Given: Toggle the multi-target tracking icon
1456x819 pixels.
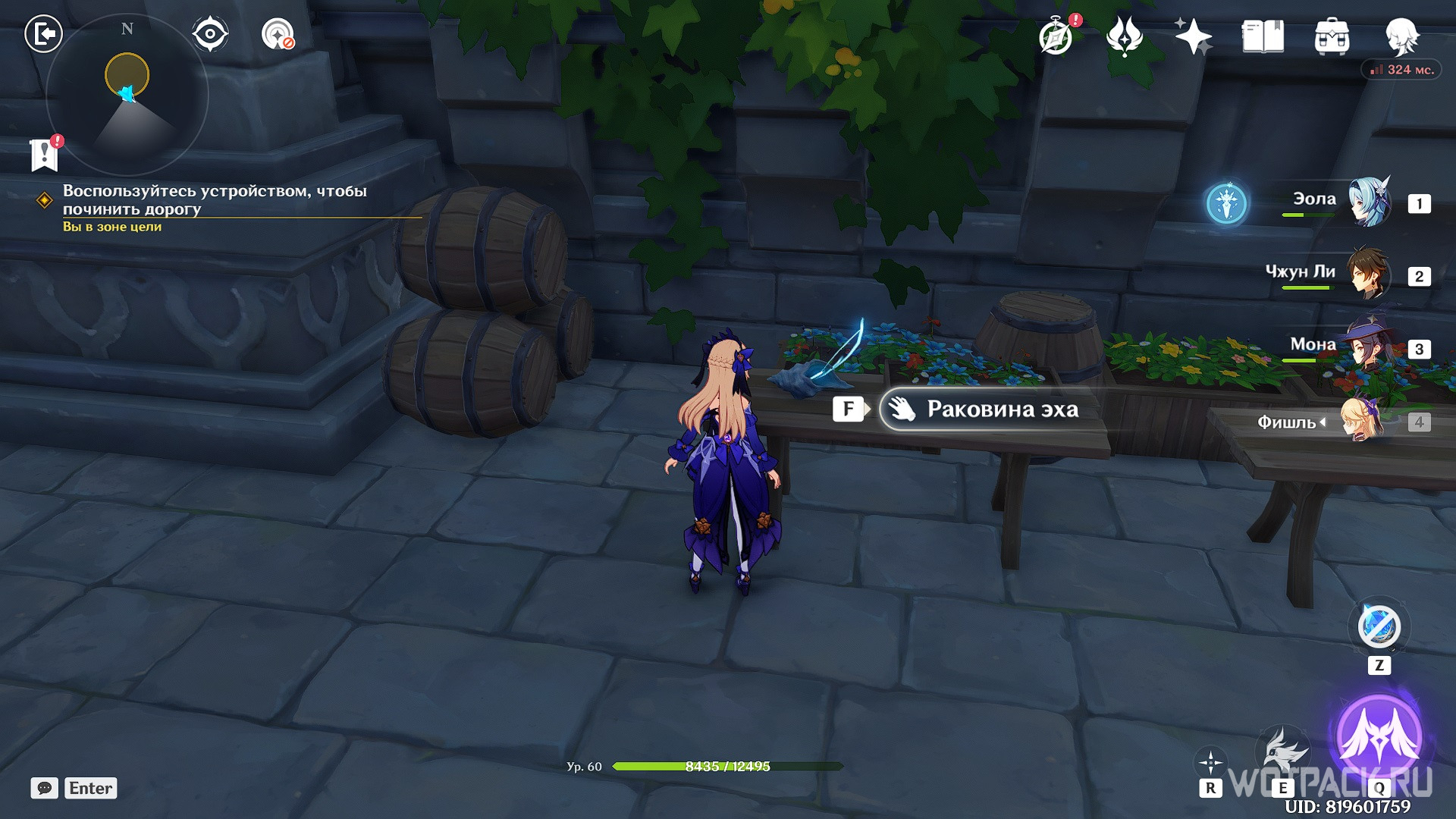Looking at the screenshot, I should (x=278, y=34).
